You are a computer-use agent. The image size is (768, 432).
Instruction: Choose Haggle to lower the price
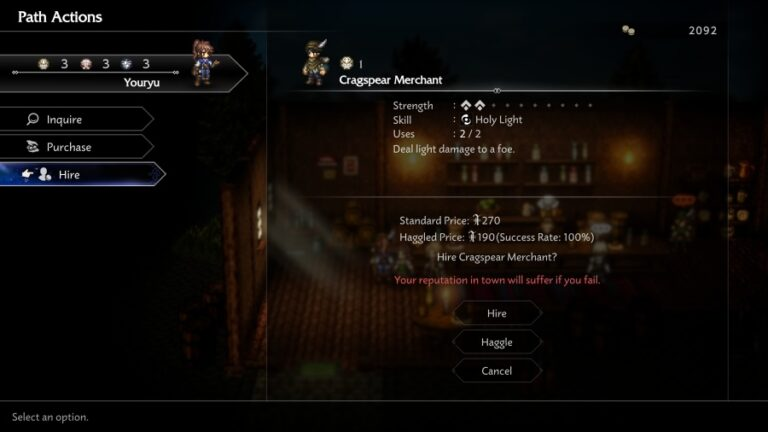[497, 342]
